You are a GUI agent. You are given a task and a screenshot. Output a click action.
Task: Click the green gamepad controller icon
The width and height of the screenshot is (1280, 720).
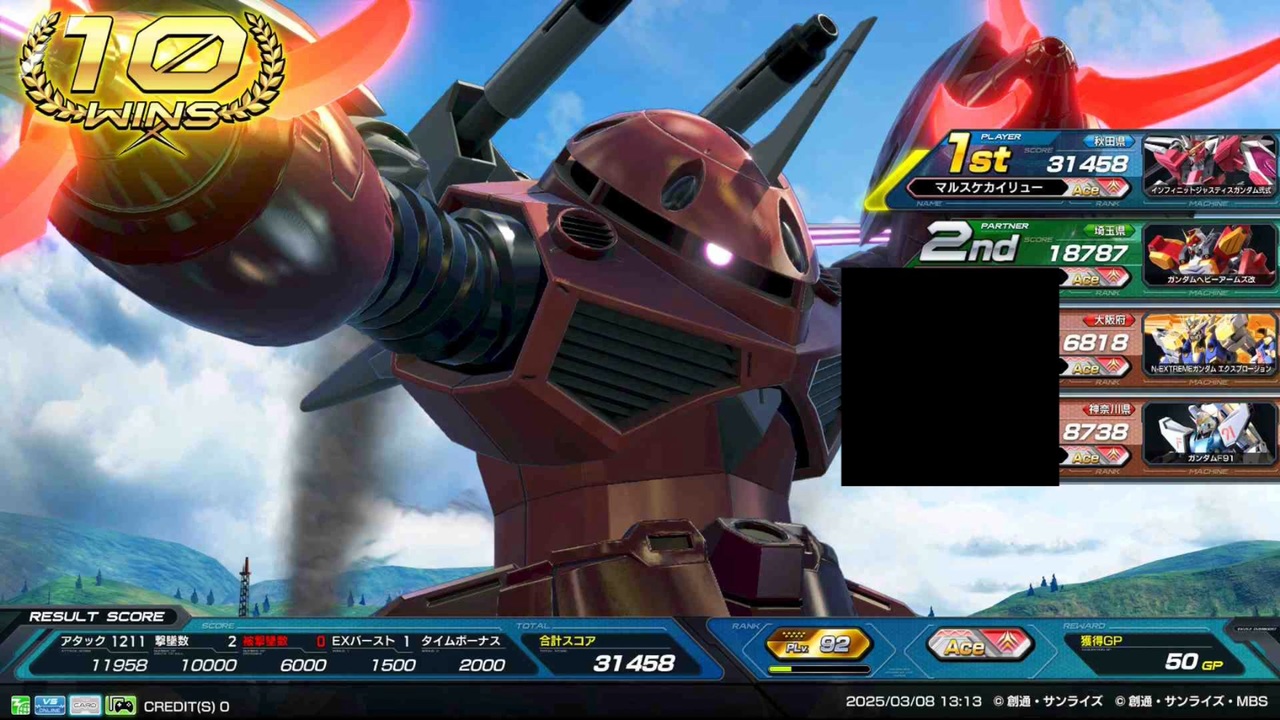tap(120, 706)
